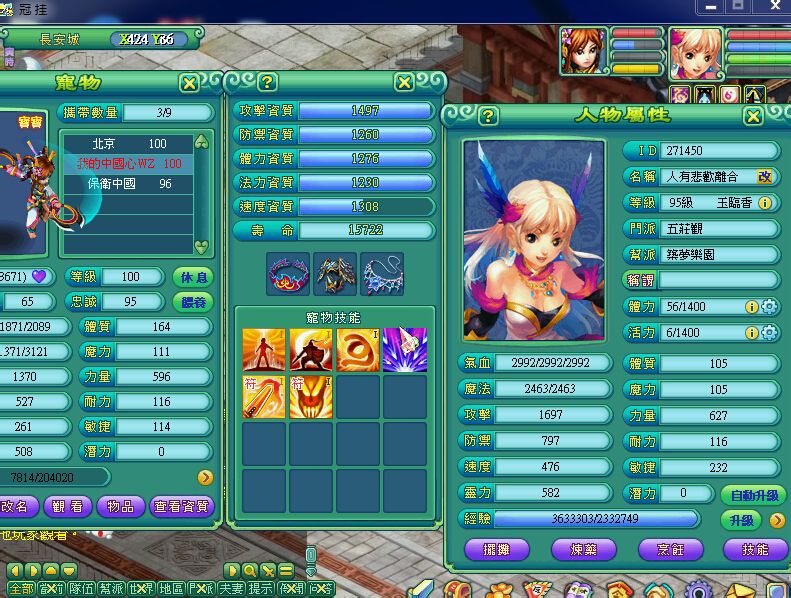791x598 pixels.
Task: Close the 人物屬性 character panel
Action: click(x=753, y=116)
